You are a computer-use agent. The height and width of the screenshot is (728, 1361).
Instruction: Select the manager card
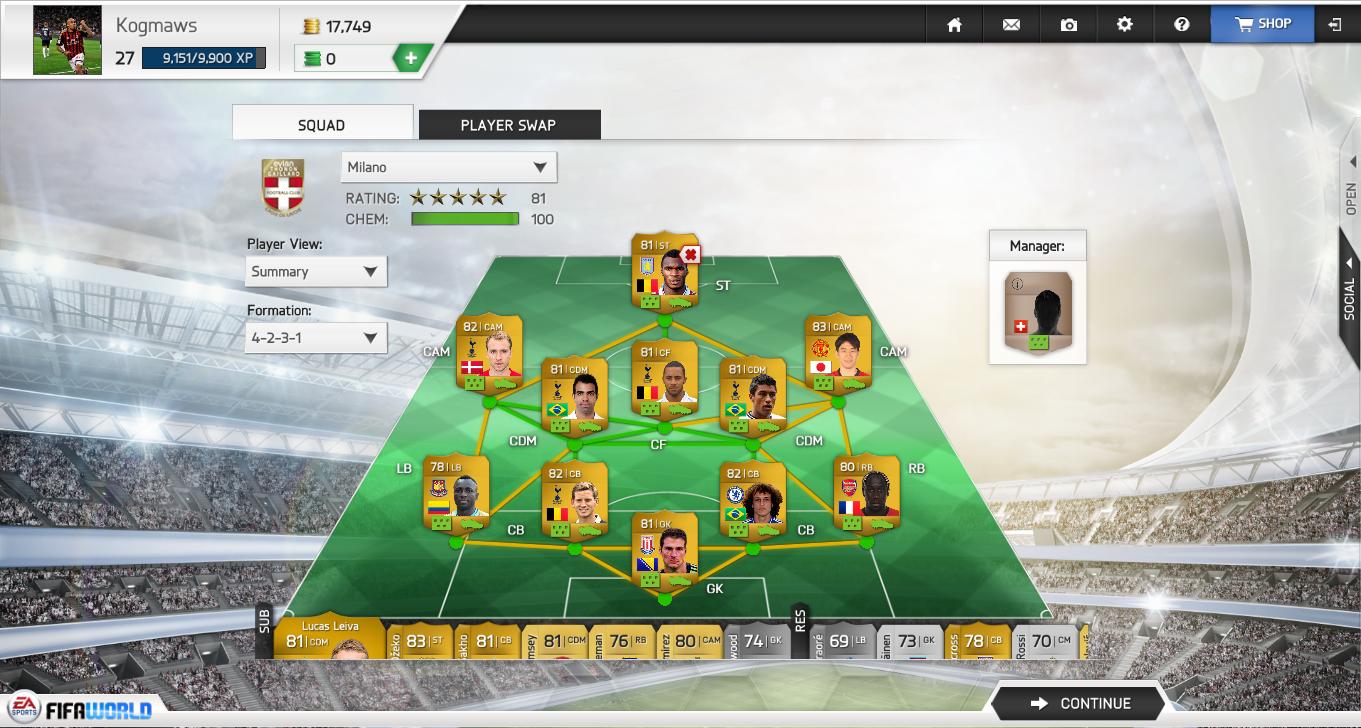[1038, 312]
